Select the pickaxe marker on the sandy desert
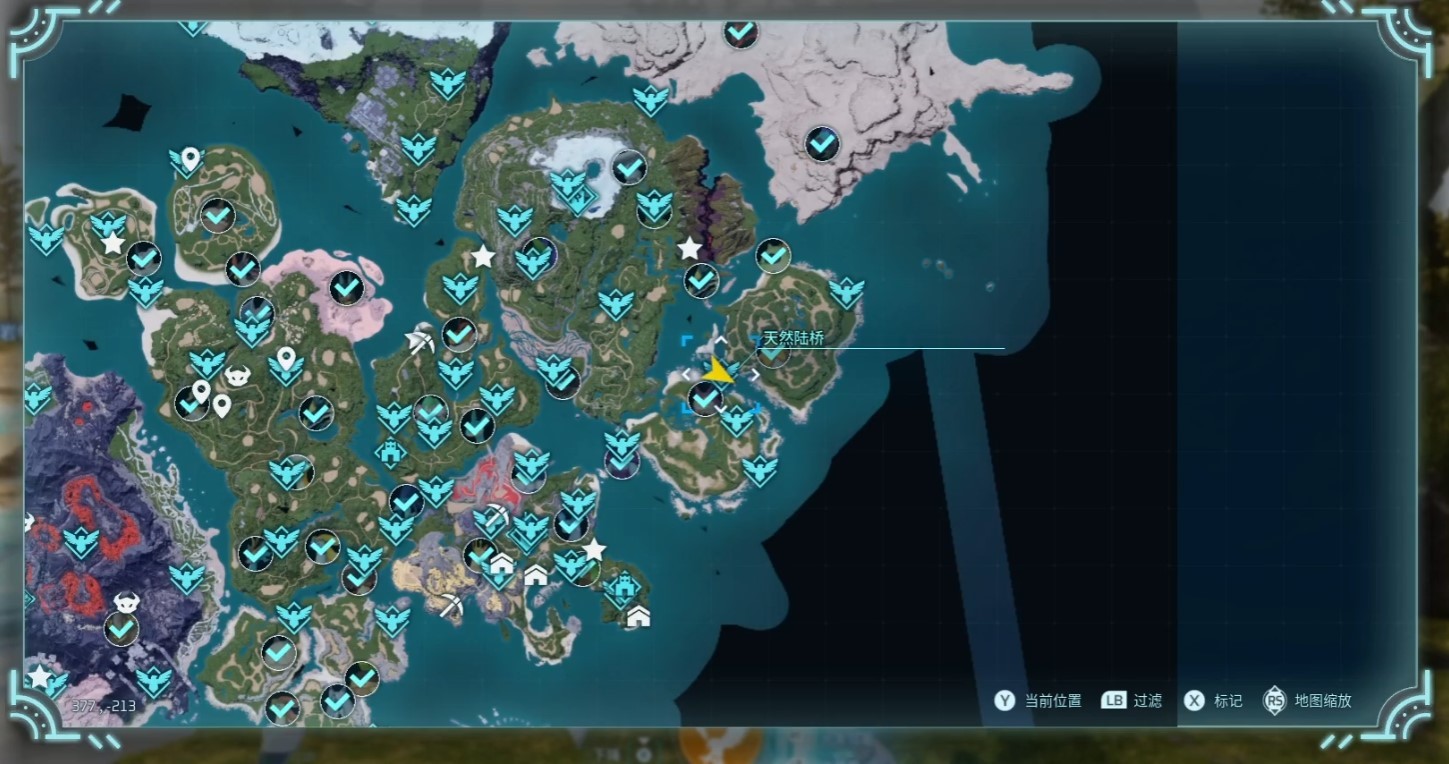The height and width of the screenshot is (764, 1449). 452,605
